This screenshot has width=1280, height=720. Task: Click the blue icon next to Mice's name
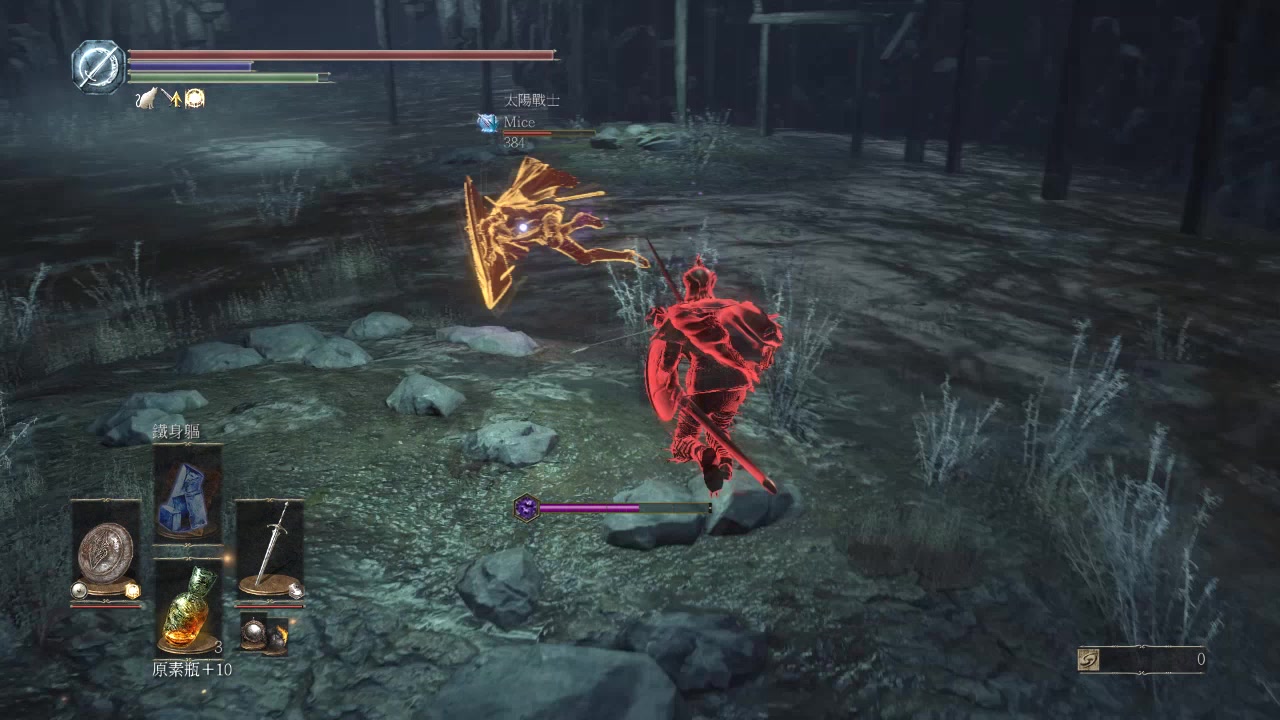click(x=487, y=123)
